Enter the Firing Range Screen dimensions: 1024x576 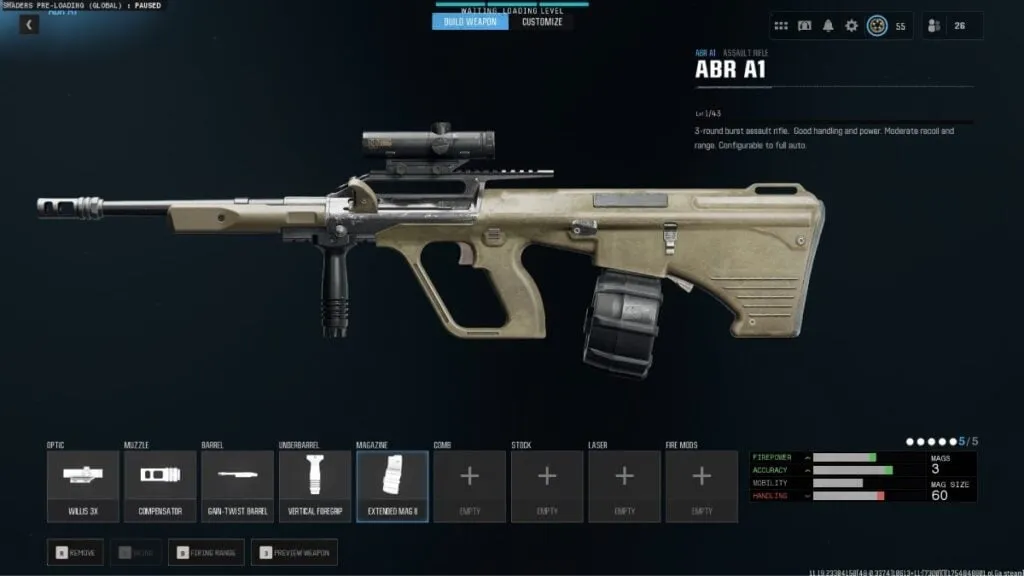tap(207, 552)
